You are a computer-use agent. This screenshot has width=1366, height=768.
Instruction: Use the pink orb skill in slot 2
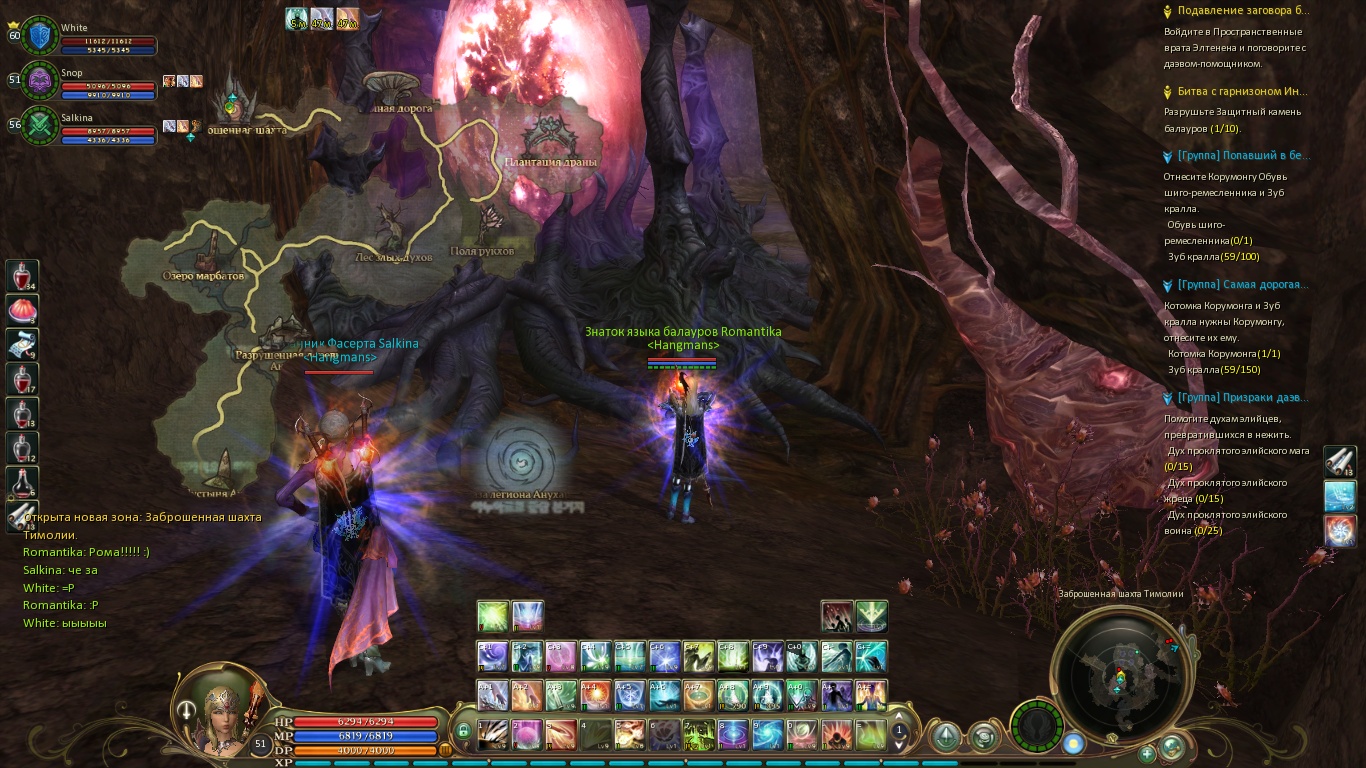[x=527, y=734]
